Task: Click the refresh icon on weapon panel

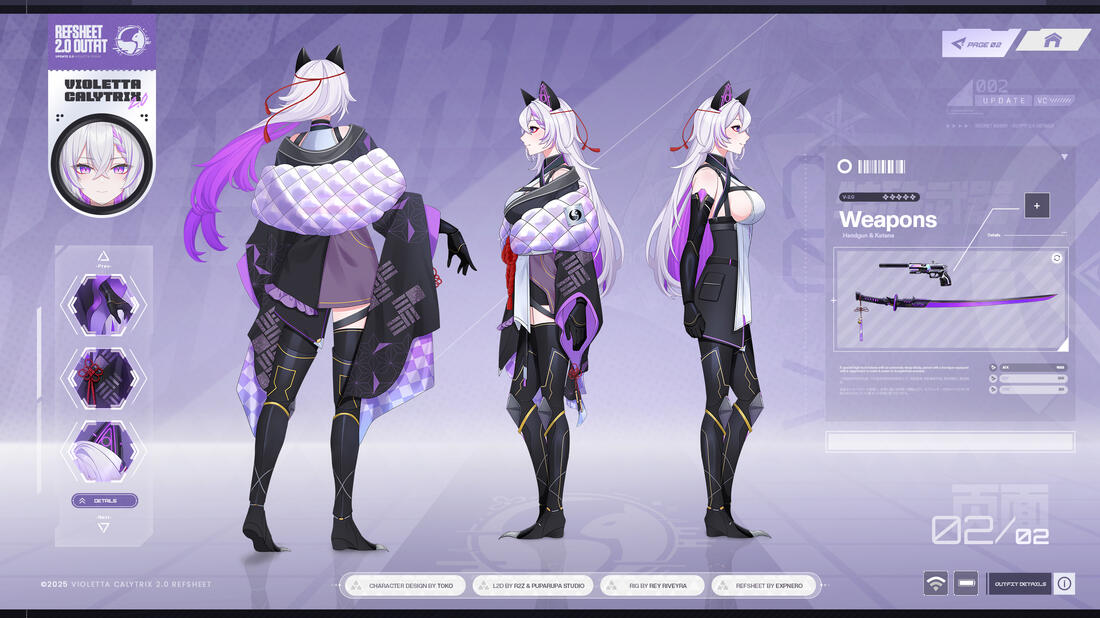Action: [1056, 258]
